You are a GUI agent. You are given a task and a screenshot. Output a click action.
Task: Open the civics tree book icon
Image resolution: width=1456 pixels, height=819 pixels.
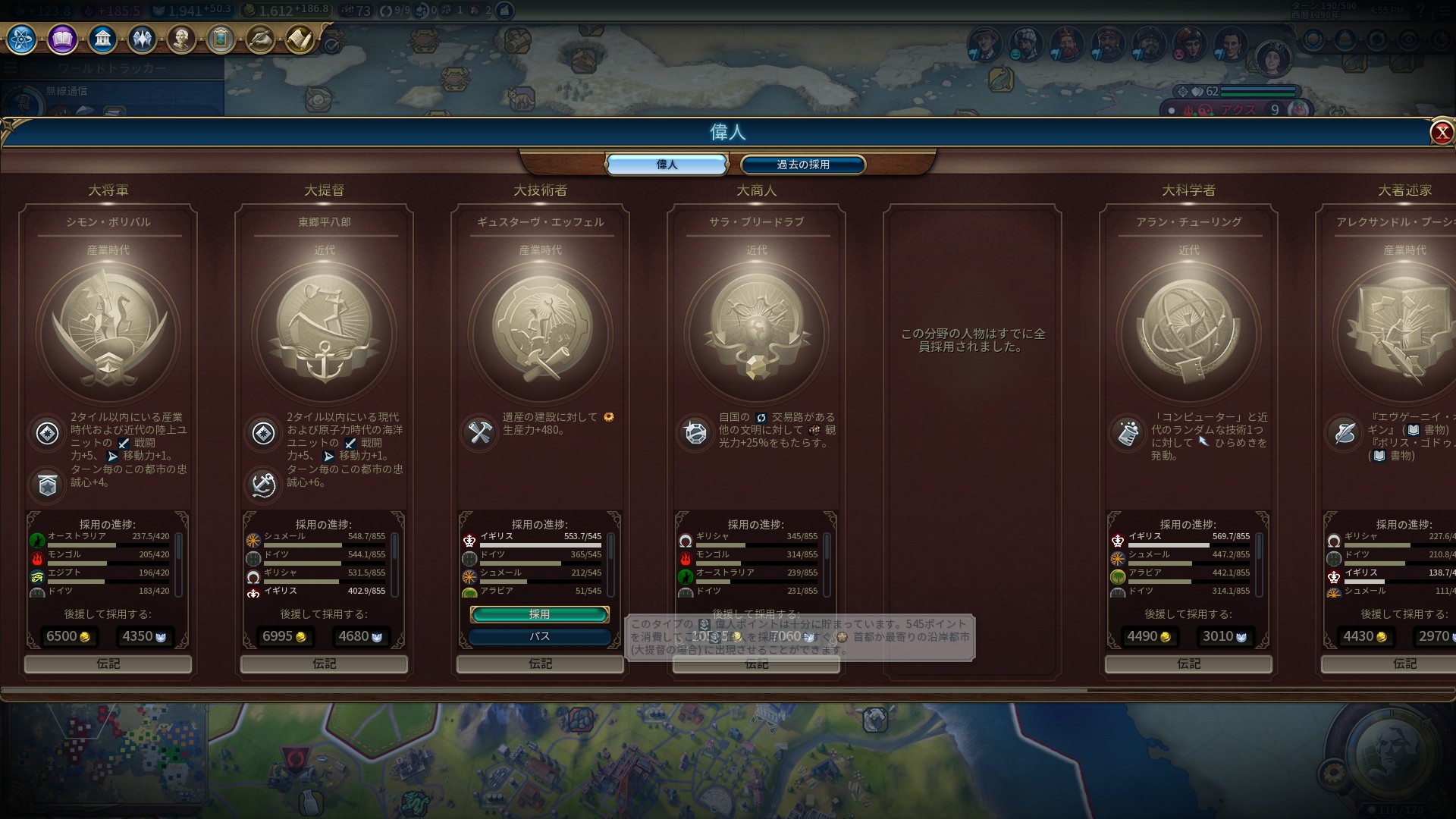62,39
